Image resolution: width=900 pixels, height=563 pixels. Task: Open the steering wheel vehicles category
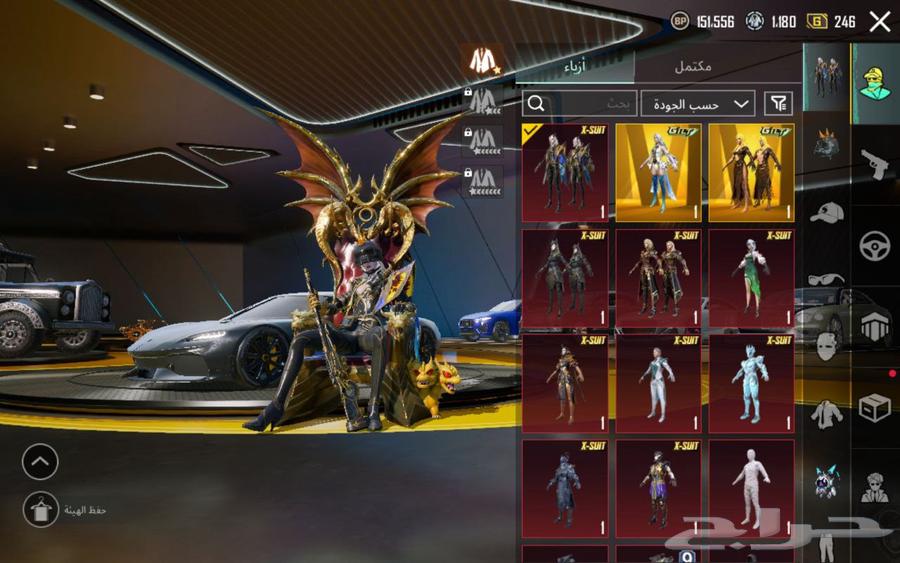pyautogui.click(x=875, y=245)
